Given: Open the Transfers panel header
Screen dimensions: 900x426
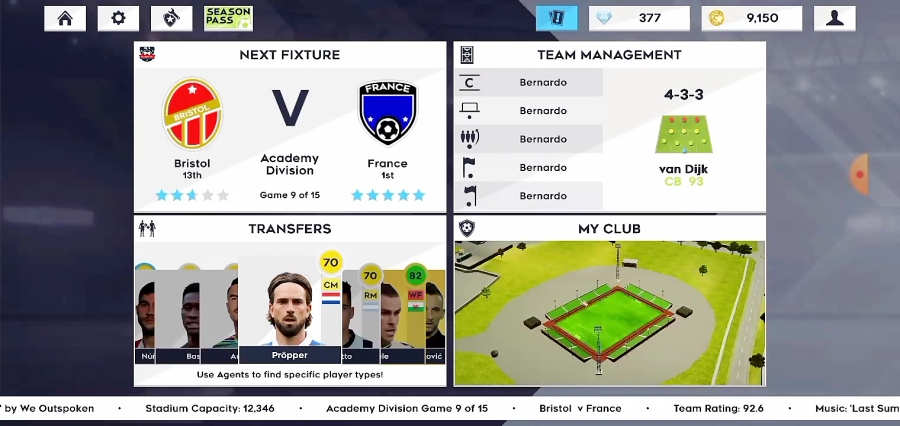Looking at the screenshot, I should pos(290,229).
